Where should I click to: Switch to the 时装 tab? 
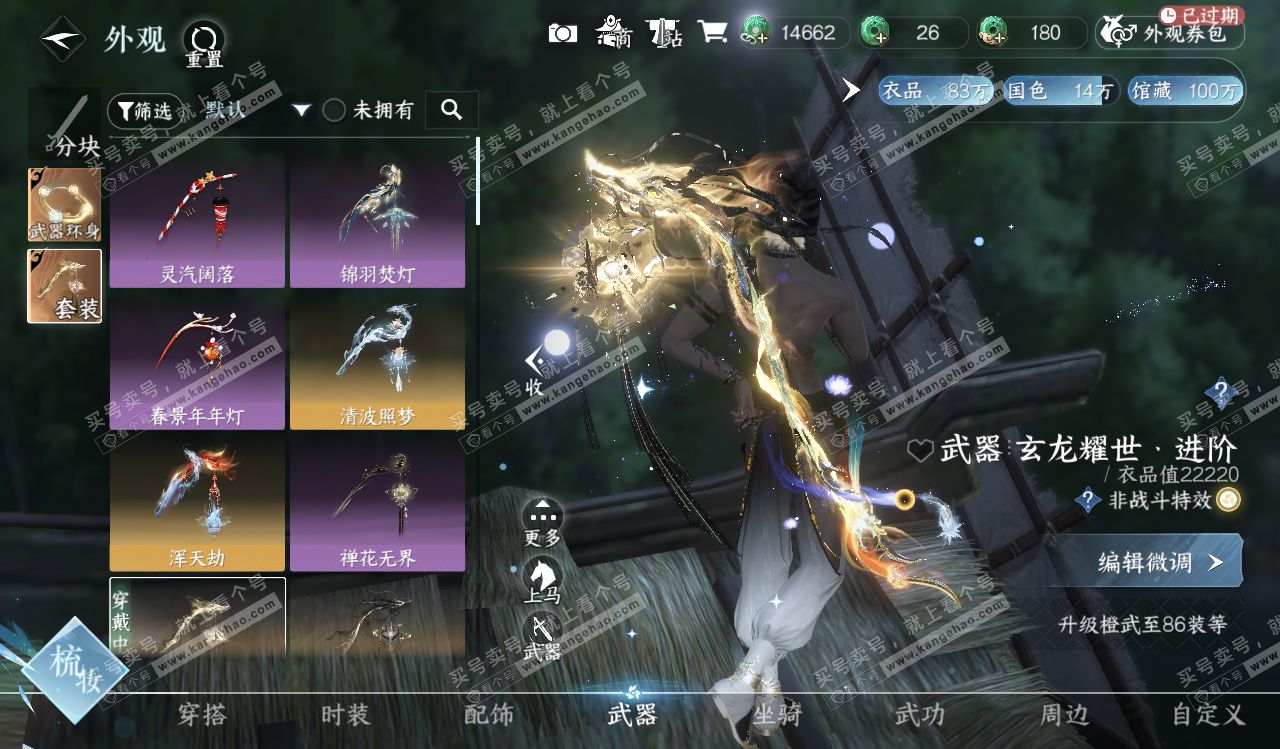[x=345, y=714]
